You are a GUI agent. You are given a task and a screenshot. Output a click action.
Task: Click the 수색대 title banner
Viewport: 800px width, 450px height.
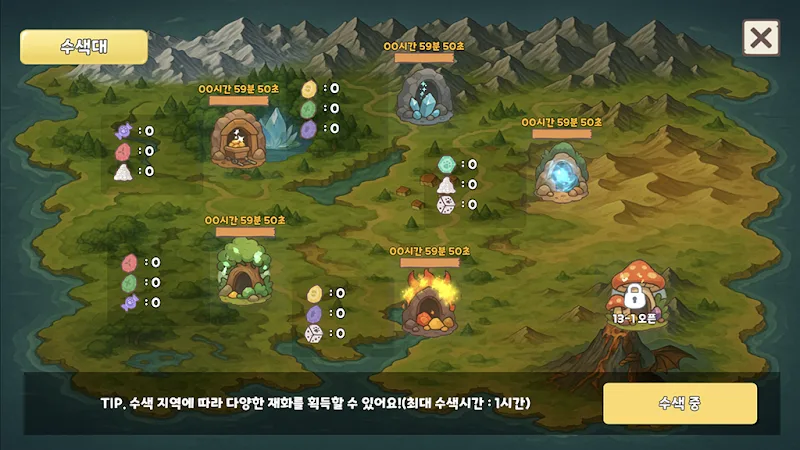84,47
